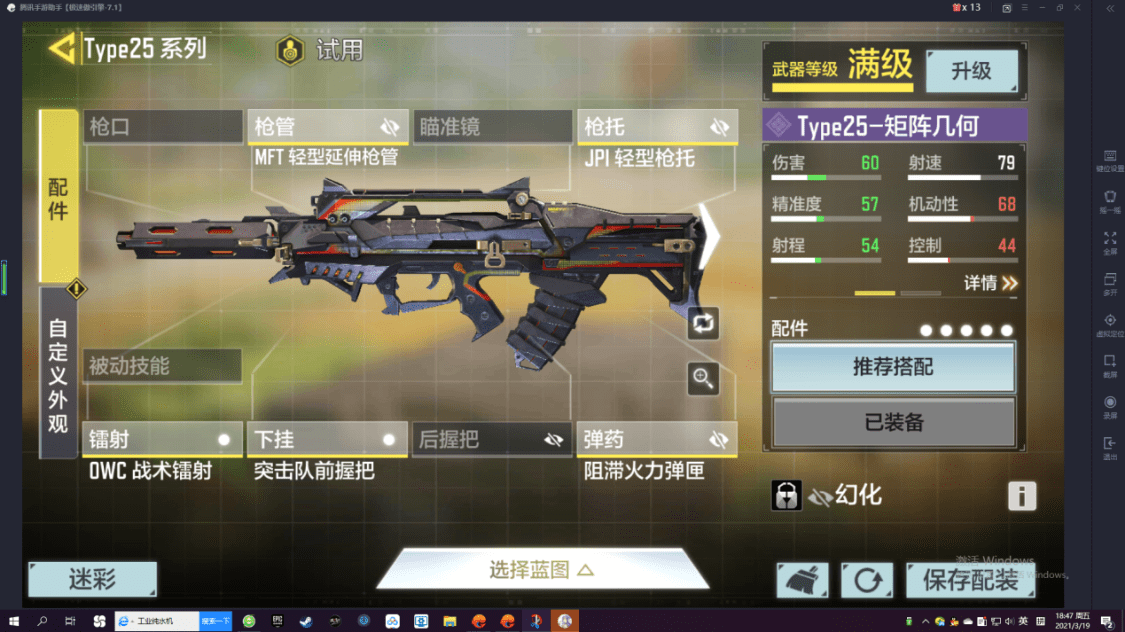Open the 下挂 underbarrel slot

point(327,440)
